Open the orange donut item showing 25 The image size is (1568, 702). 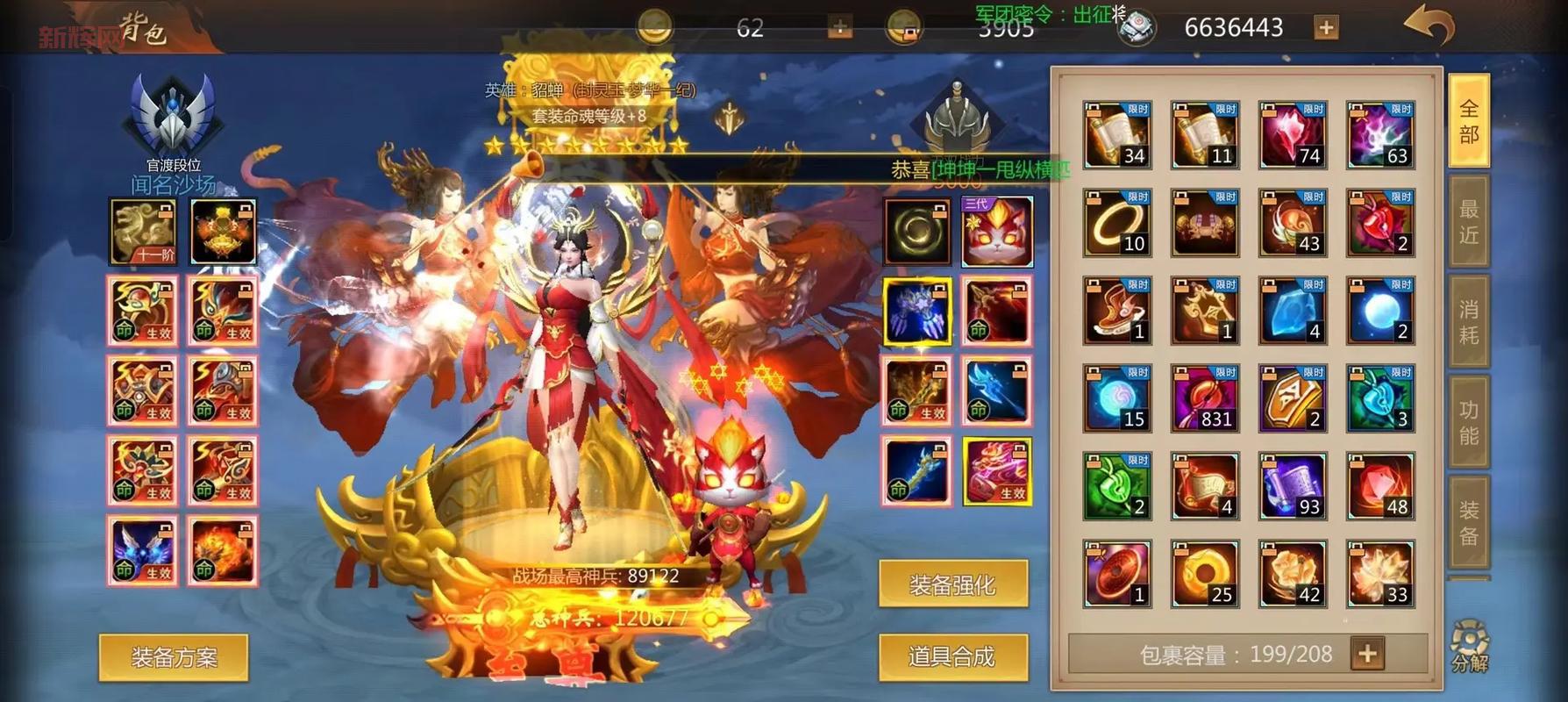point(1205,571)
